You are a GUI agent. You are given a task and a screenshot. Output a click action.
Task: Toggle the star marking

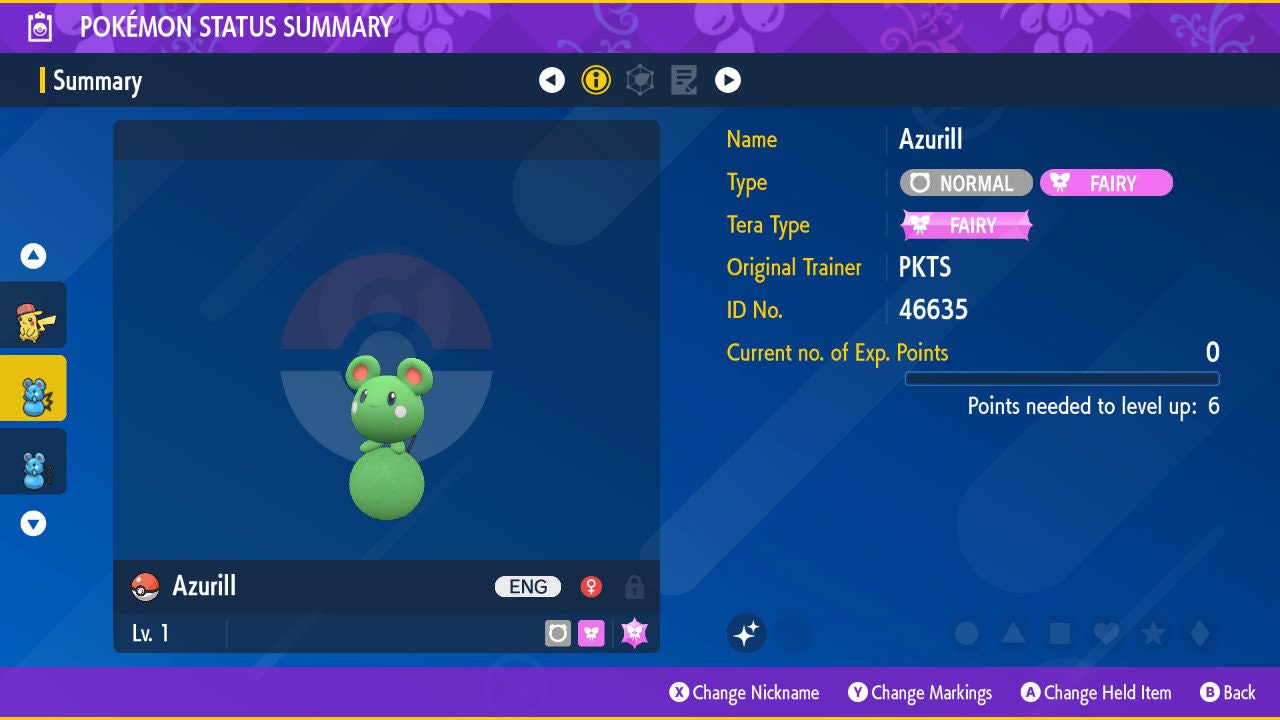(1153, 633)
